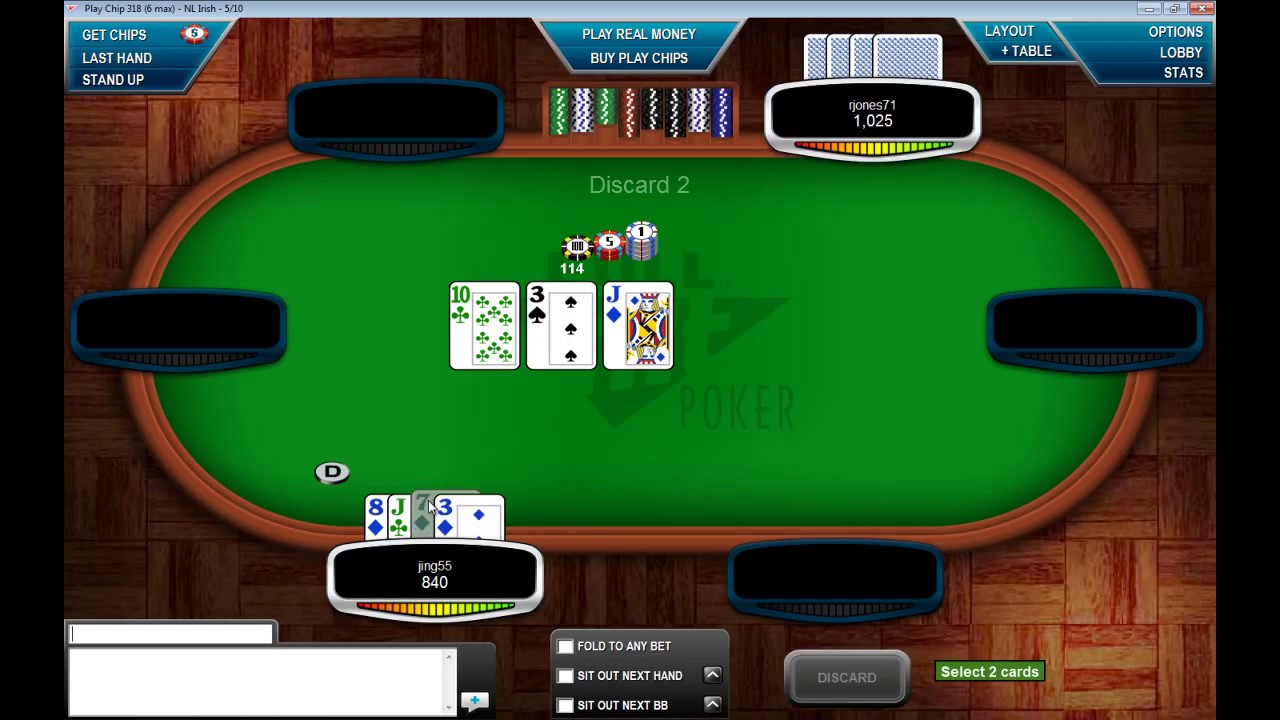Screen dimensions: 1280x720
Task: Open the Get Chips option
Action: point(114,35)
